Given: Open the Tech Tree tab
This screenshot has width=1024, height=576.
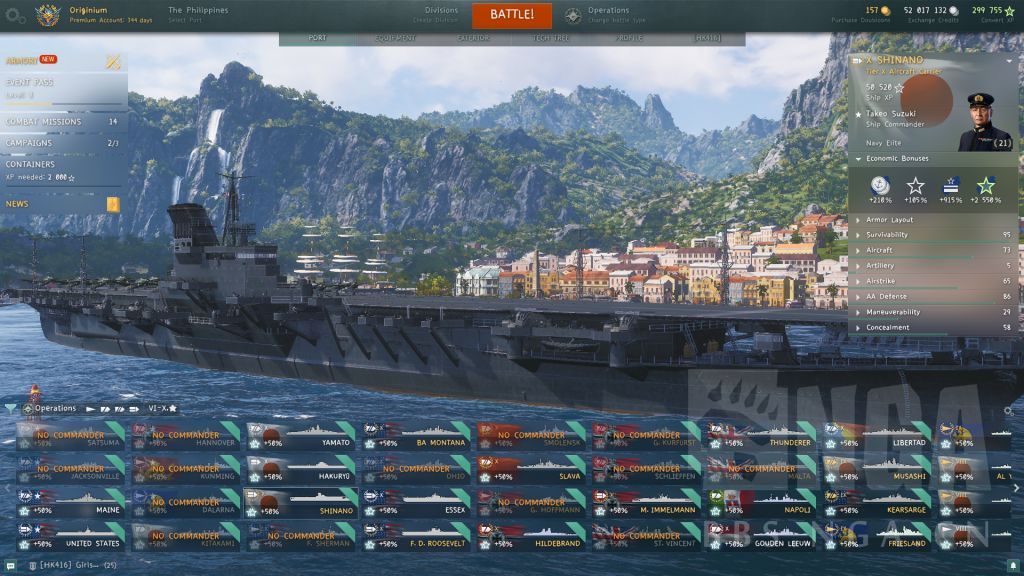Looking at the screenshot, I should (x=550, y=38).
